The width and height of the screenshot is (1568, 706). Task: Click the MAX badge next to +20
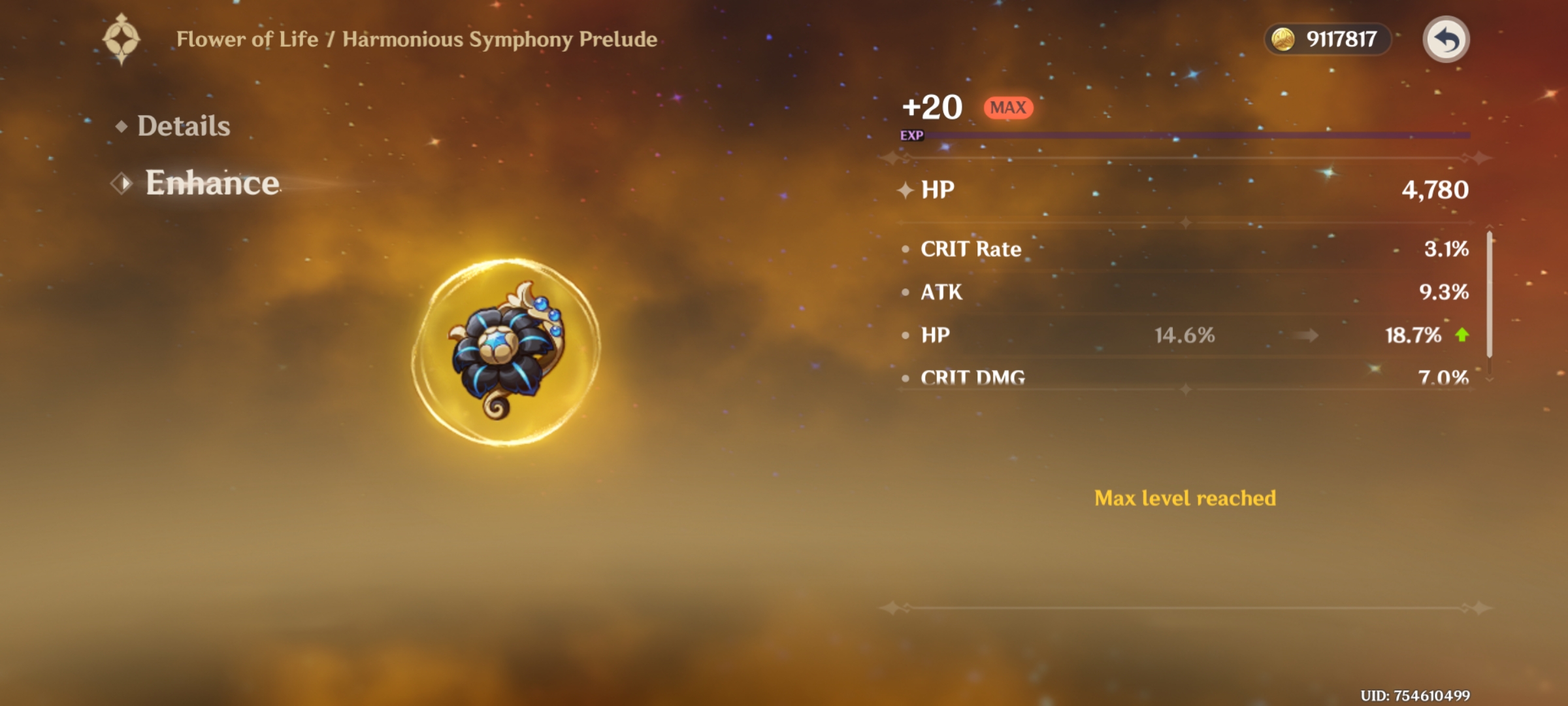point(1009,107)
